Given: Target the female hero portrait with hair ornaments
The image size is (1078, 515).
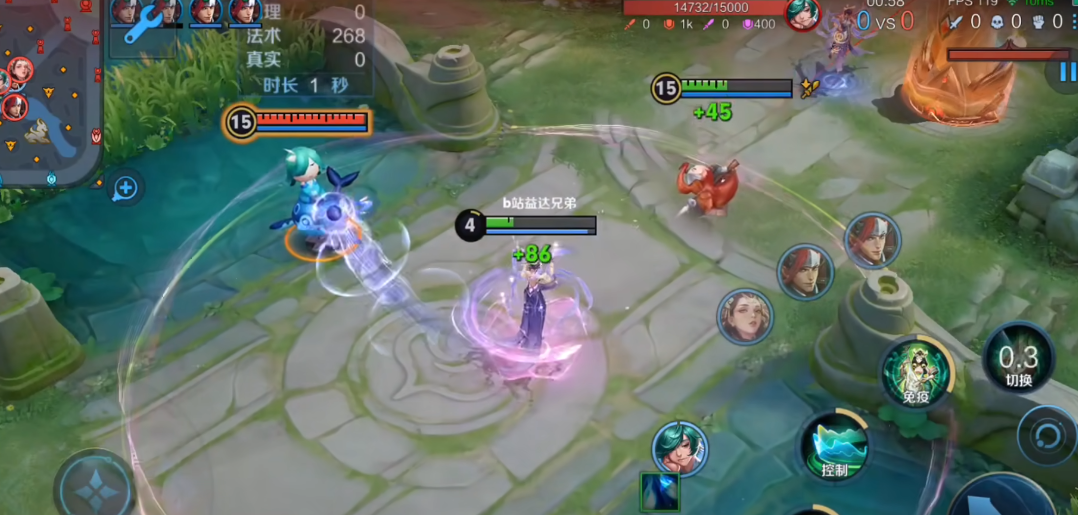Looking at the screenshot, I should click(746, 318).
